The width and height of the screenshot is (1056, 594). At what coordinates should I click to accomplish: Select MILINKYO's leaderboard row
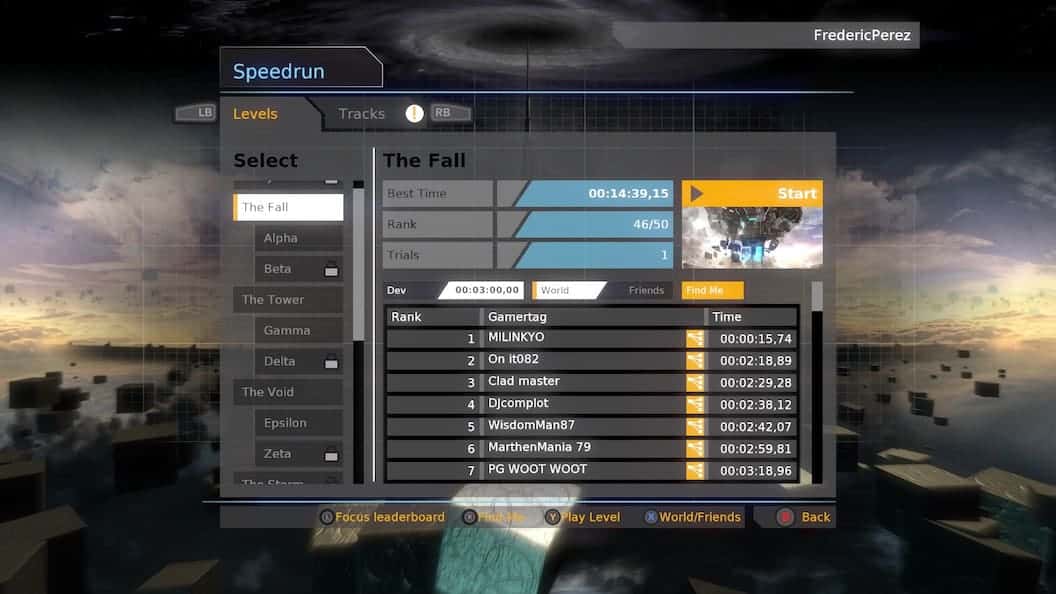pos(592,338)
